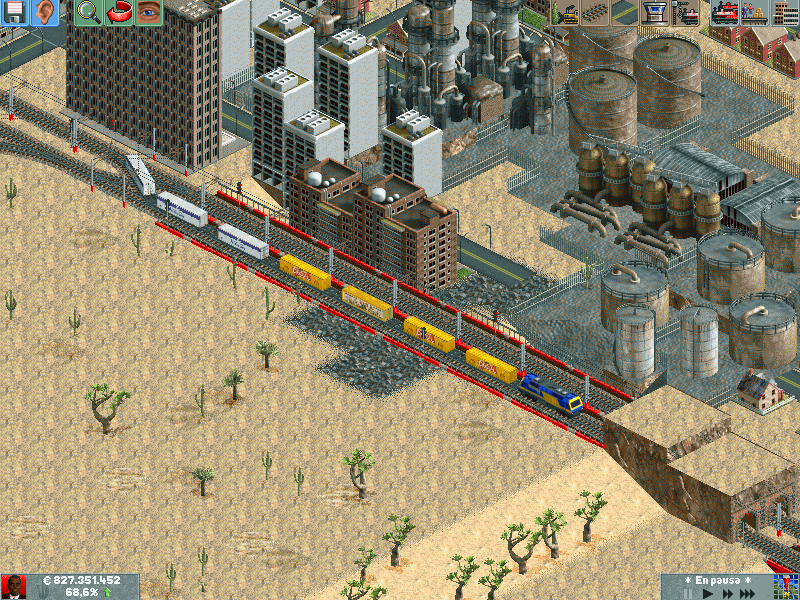Open the railway track construction tool

click(595, 12)
